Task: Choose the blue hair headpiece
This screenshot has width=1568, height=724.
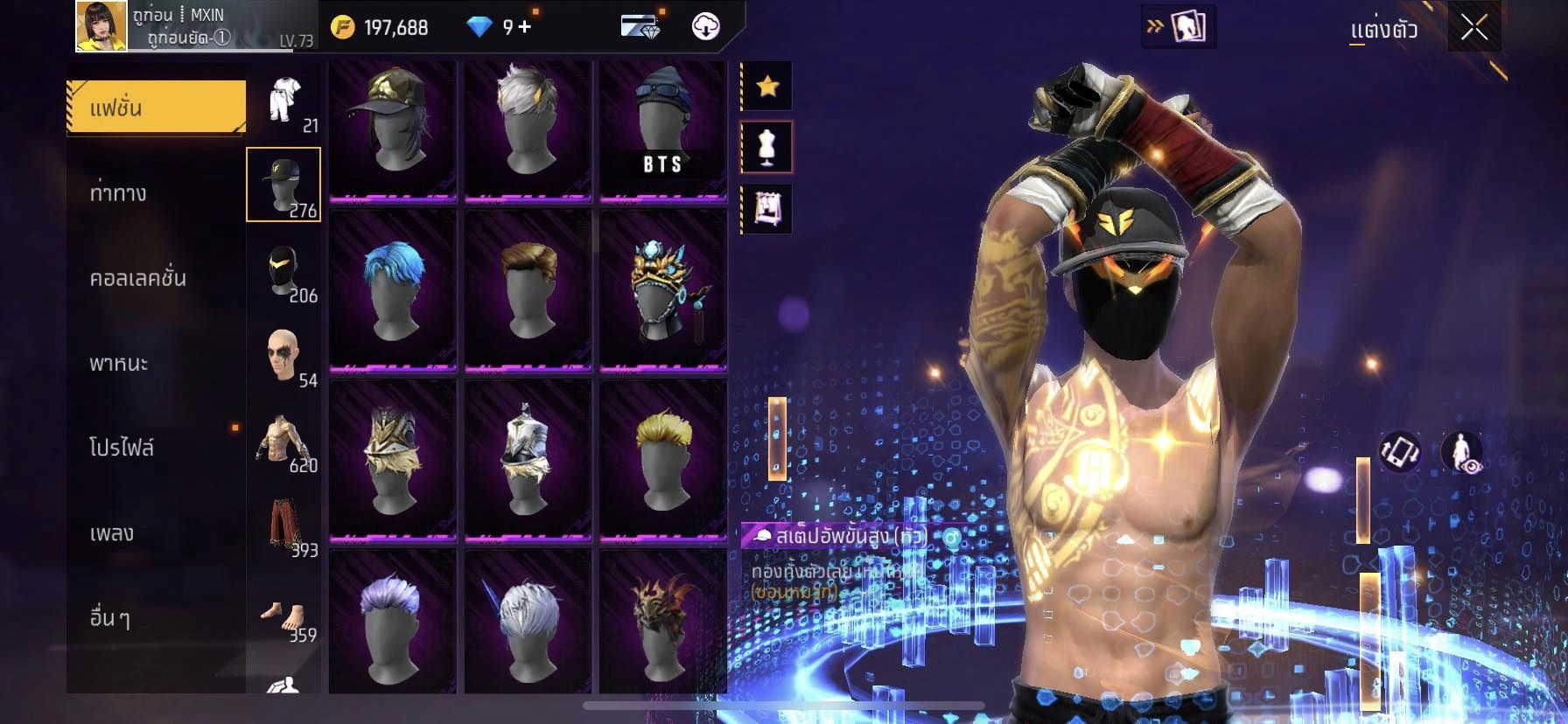Action: click(393, 290)
